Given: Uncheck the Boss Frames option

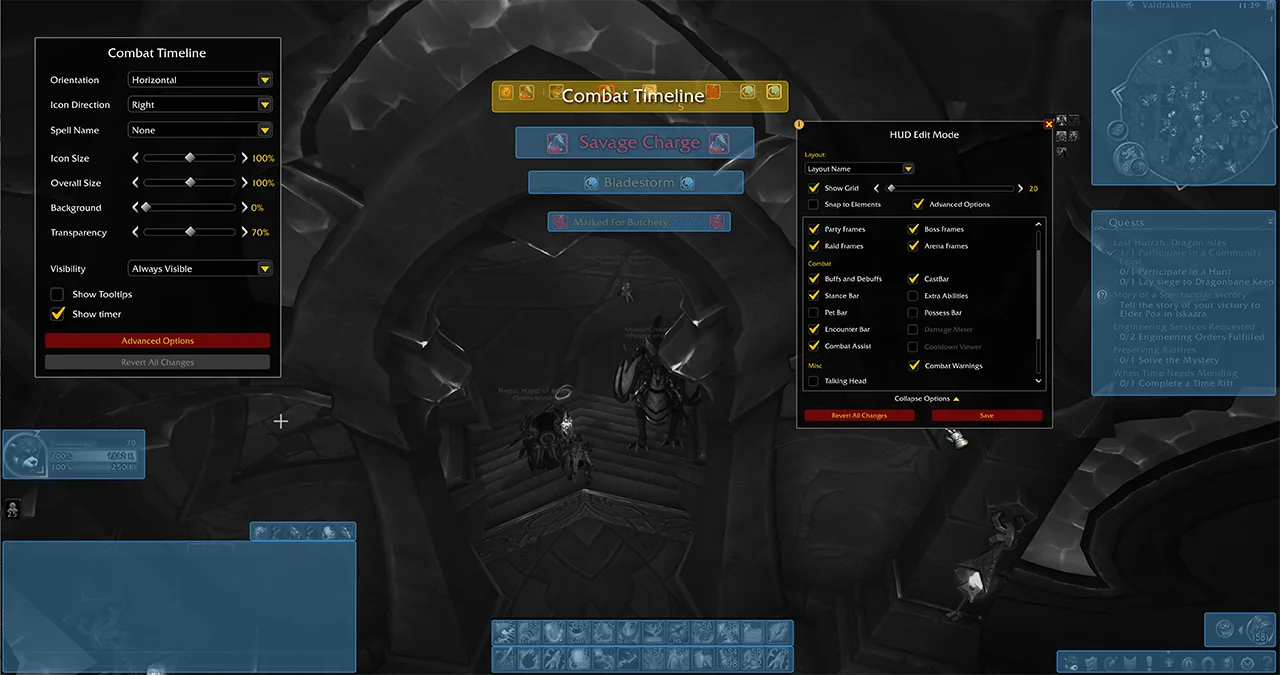Looking at the screenshot, I should 913,230.
